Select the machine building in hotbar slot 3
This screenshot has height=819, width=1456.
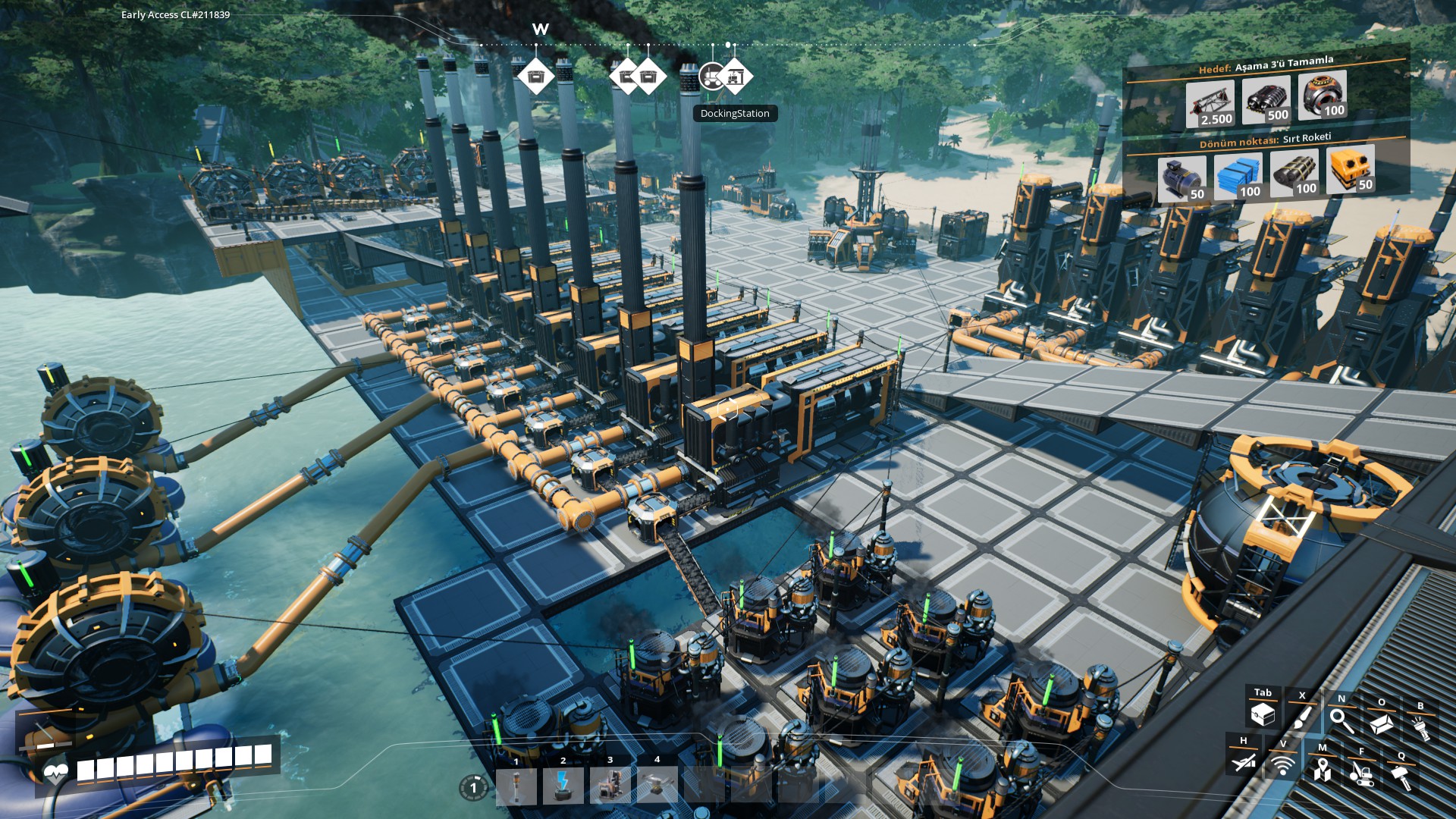(610, 786)
